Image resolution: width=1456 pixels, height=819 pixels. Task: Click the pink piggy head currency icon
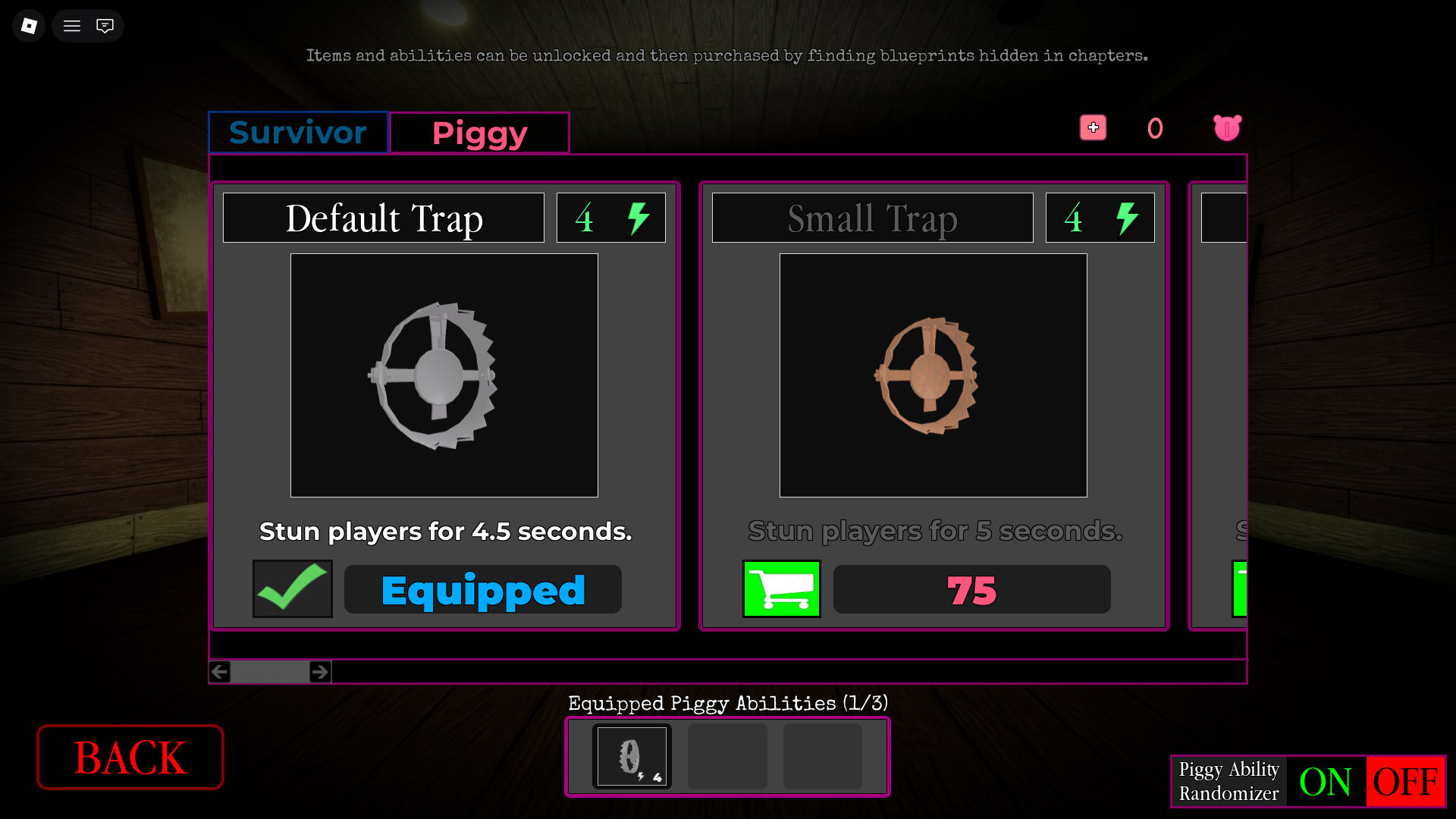point(1226,127)
